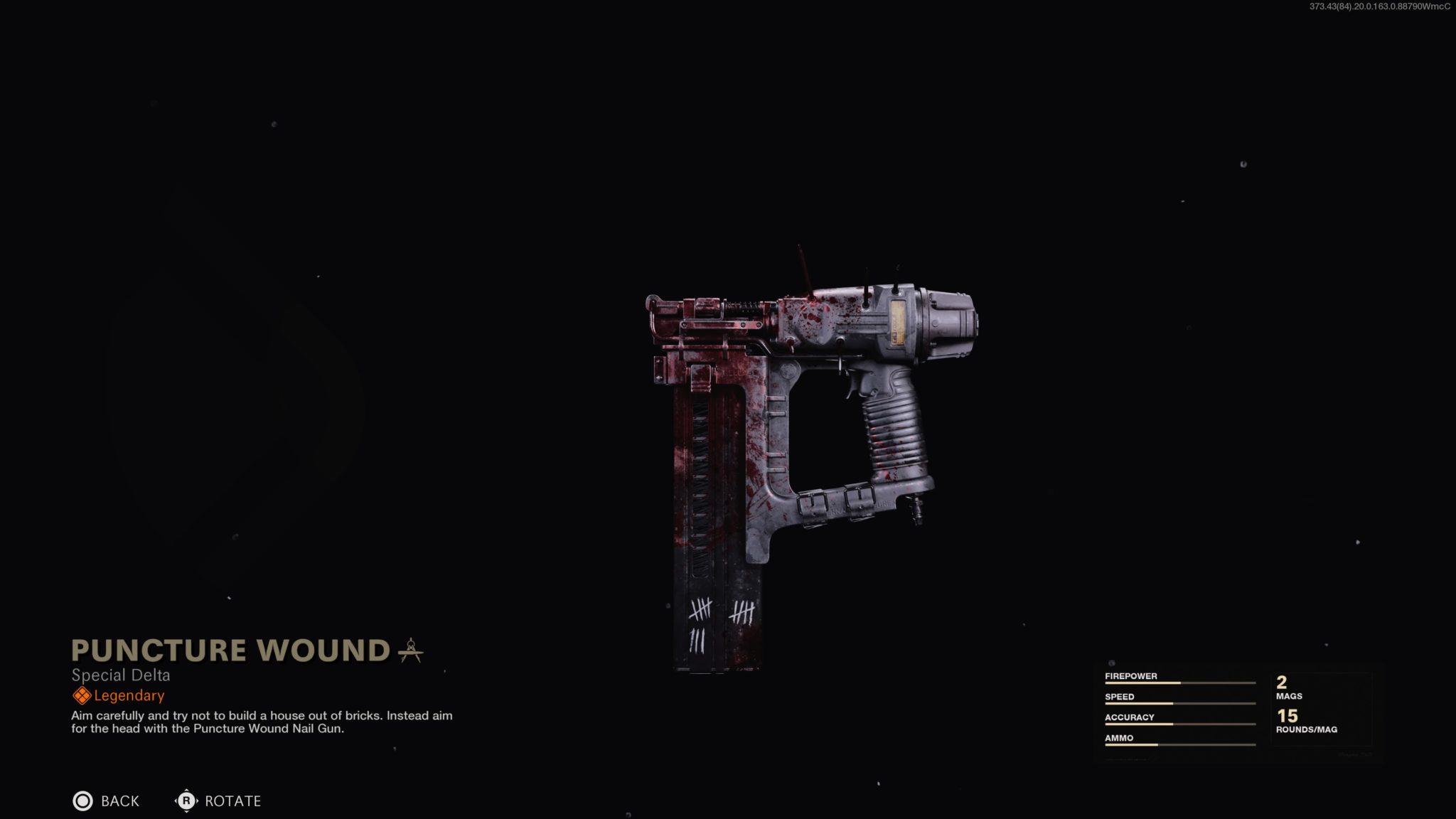Click the R button icon next to ROTATE

tap(186, 801)
